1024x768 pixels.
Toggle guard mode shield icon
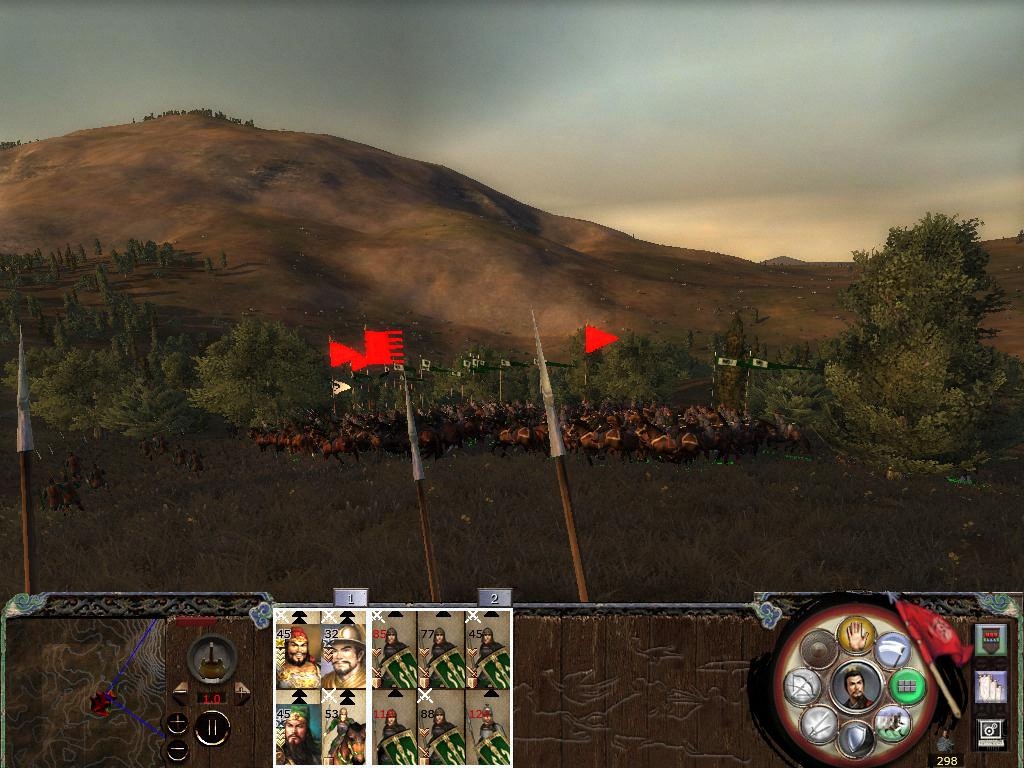(x=855, y=741)
